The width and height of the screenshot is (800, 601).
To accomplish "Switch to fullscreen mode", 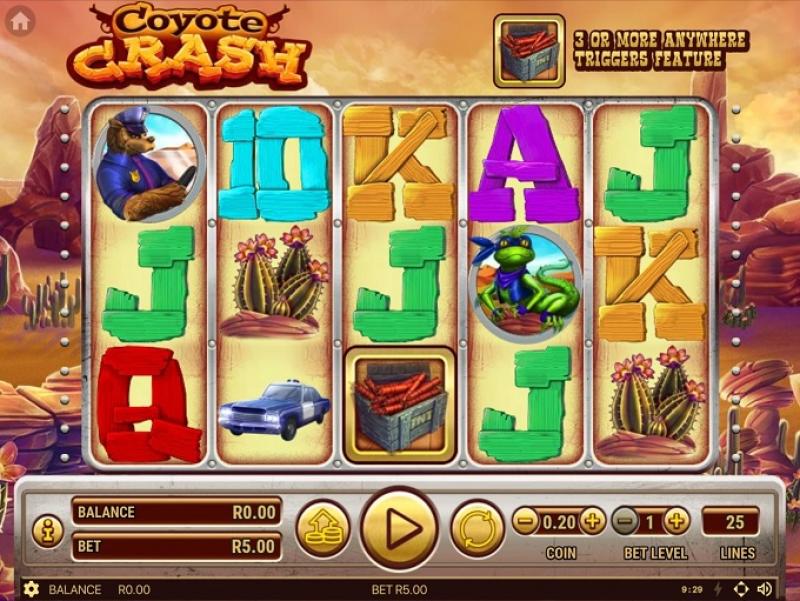I will [x=741, y=589].
